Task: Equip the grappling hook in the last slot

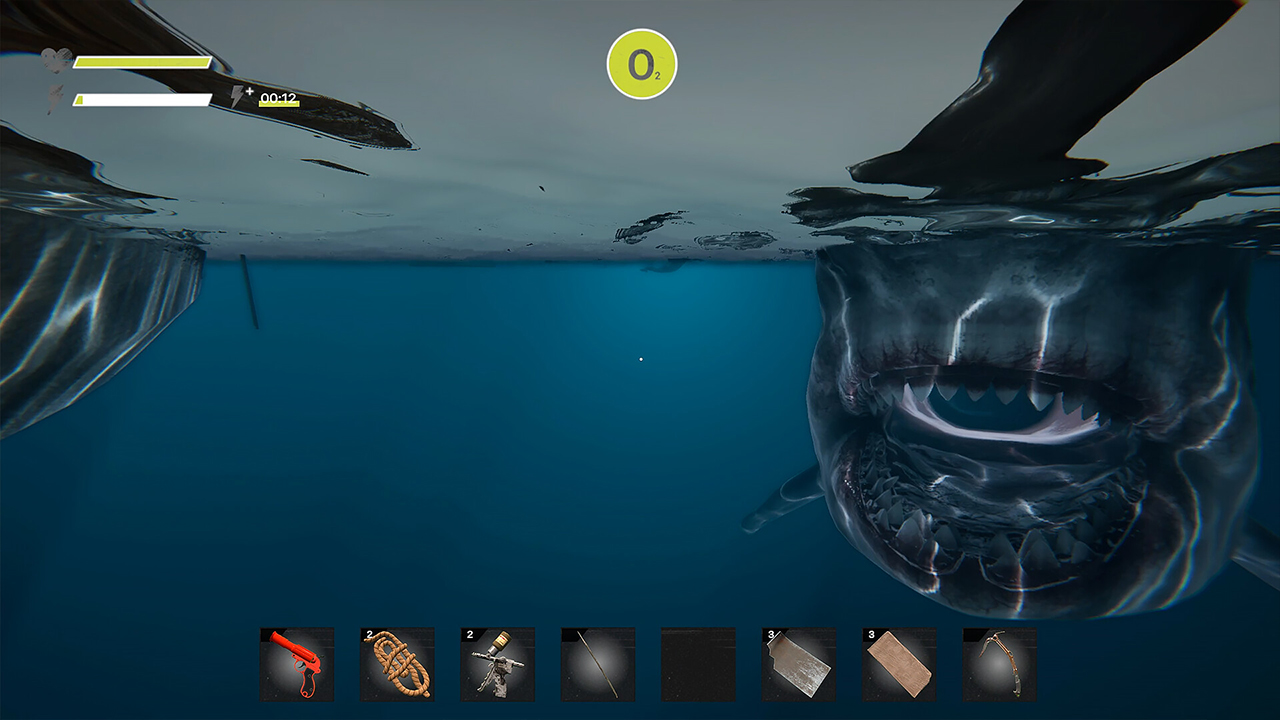Action: pos(999,665)
